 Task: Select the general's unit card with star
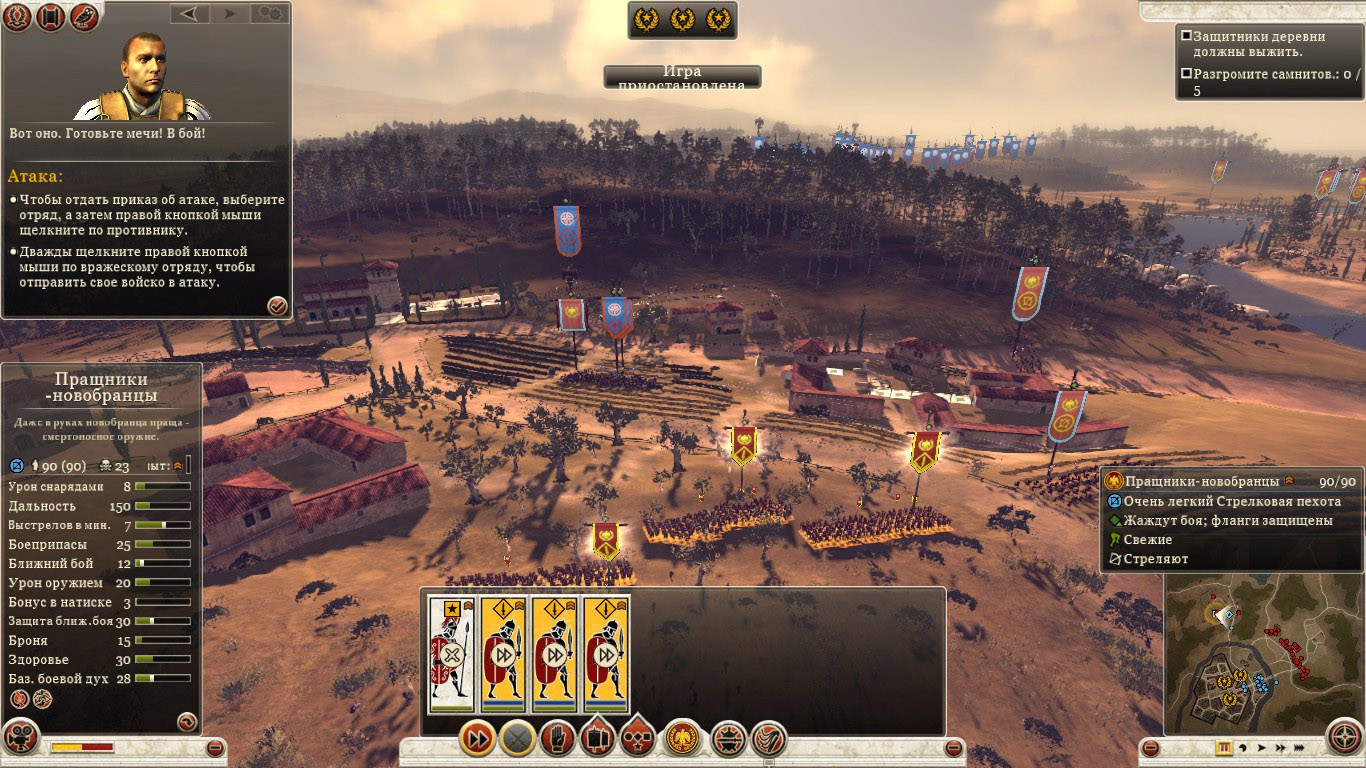pos(450,654)
